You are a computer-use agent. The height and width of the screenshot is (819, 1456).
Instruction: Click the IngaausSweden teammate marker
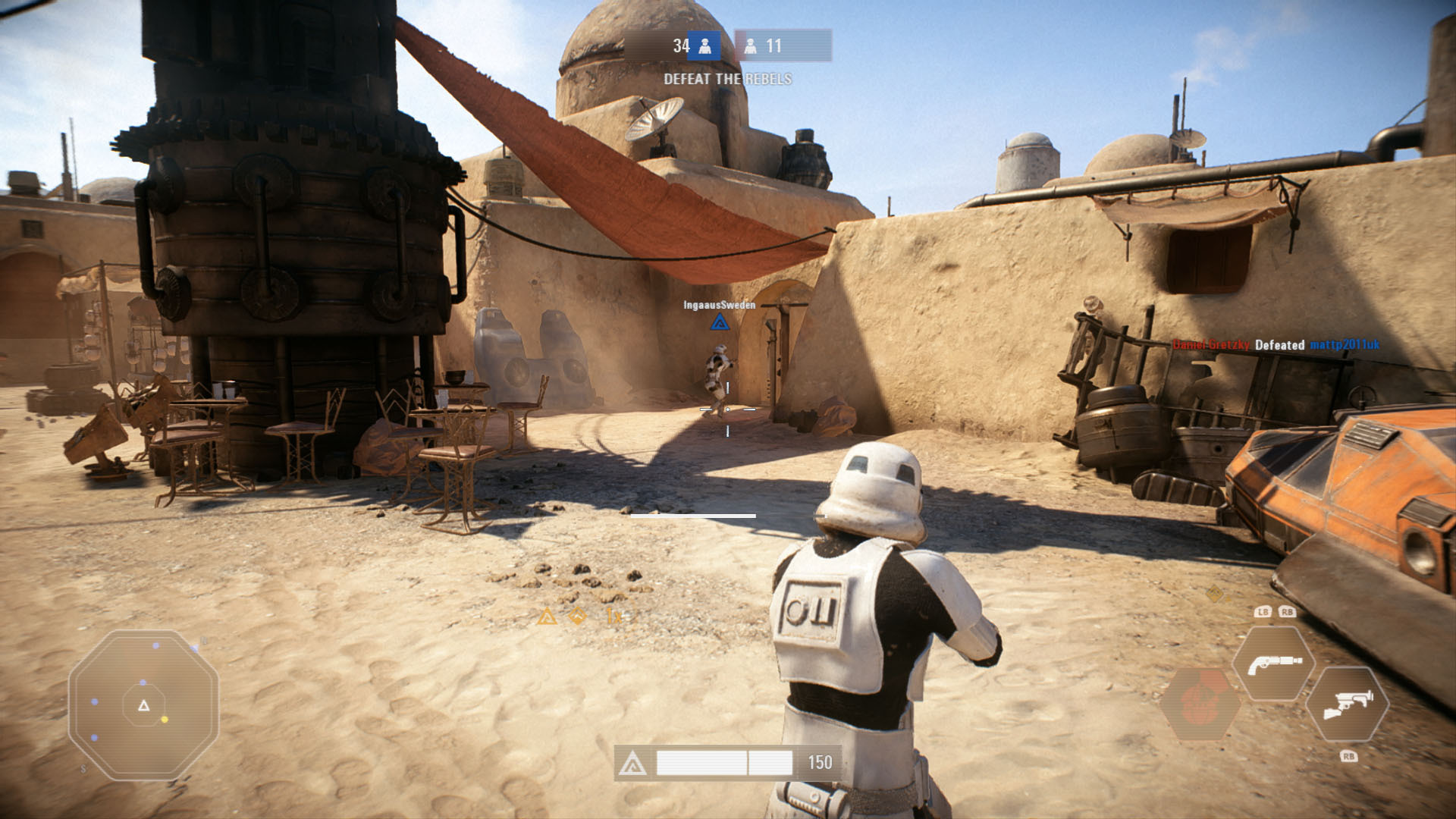[720, 323]
